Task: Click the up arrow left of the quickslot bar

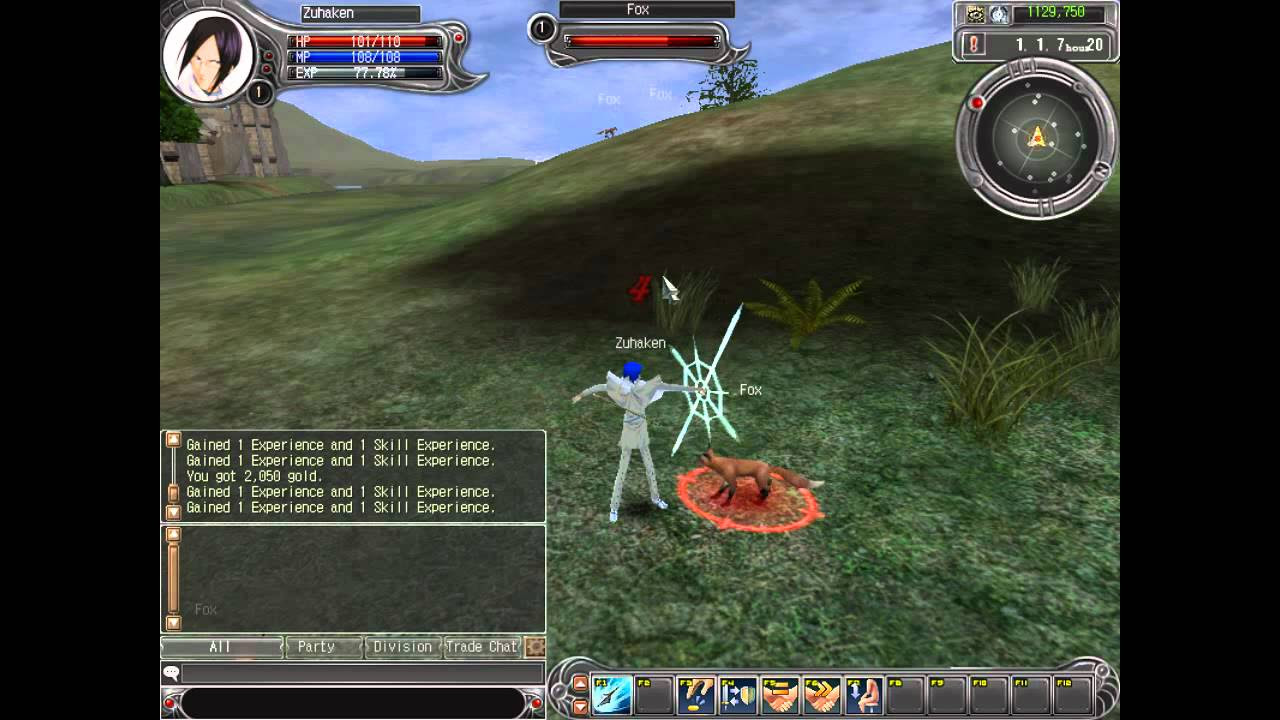Action: point(580,685)
